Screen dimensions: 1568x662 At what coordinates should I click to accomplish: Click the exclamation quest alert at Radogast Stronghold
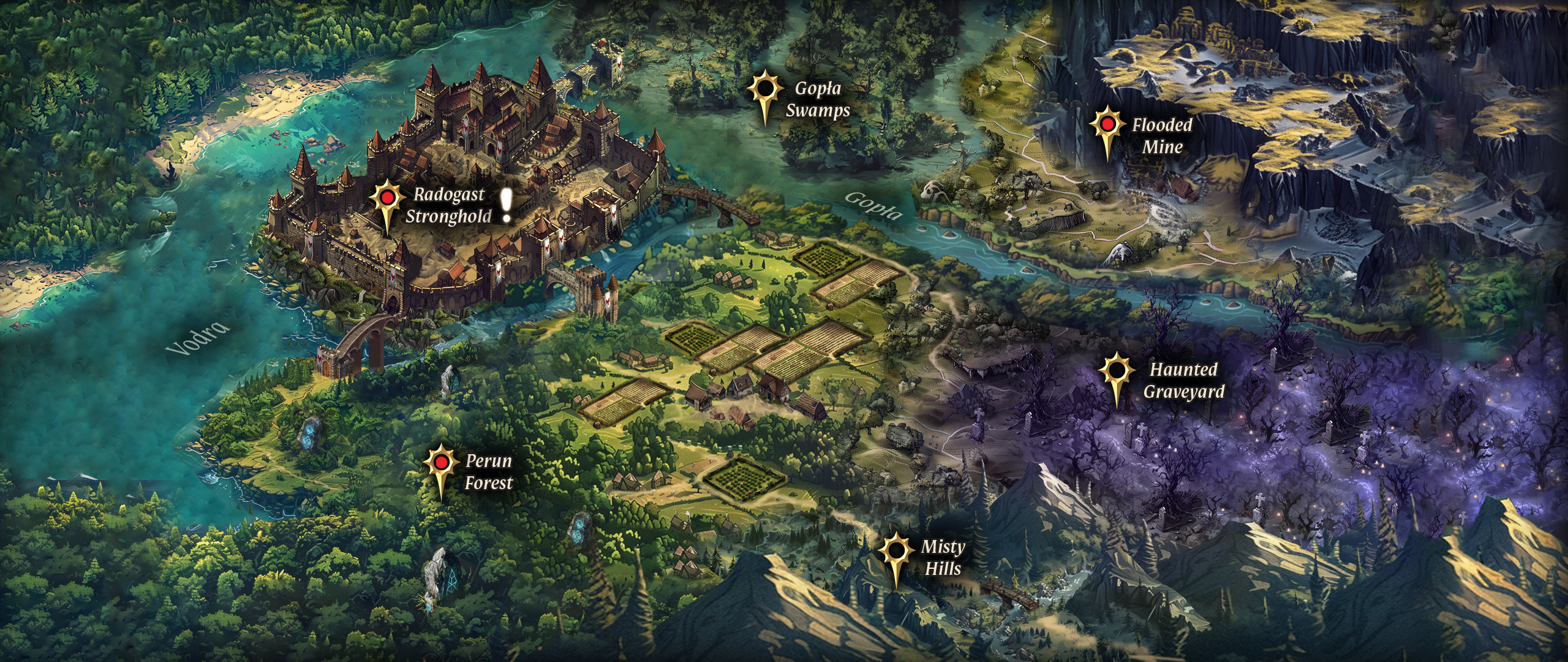(x=507, y=205)
